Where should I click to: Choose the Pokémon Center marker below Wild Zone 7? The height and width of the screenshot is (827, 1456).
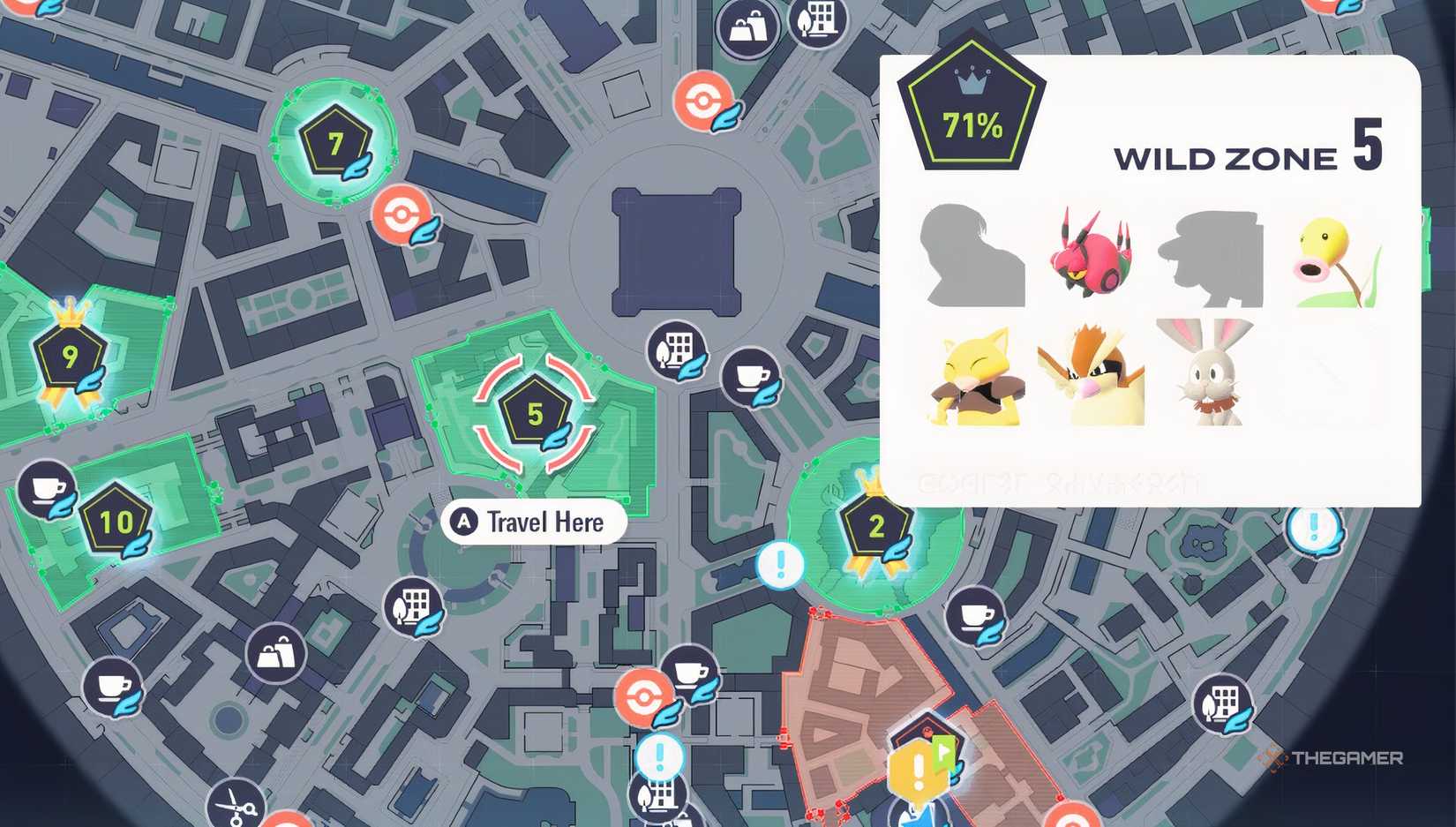pyautogui.click(x=402, y=214)
